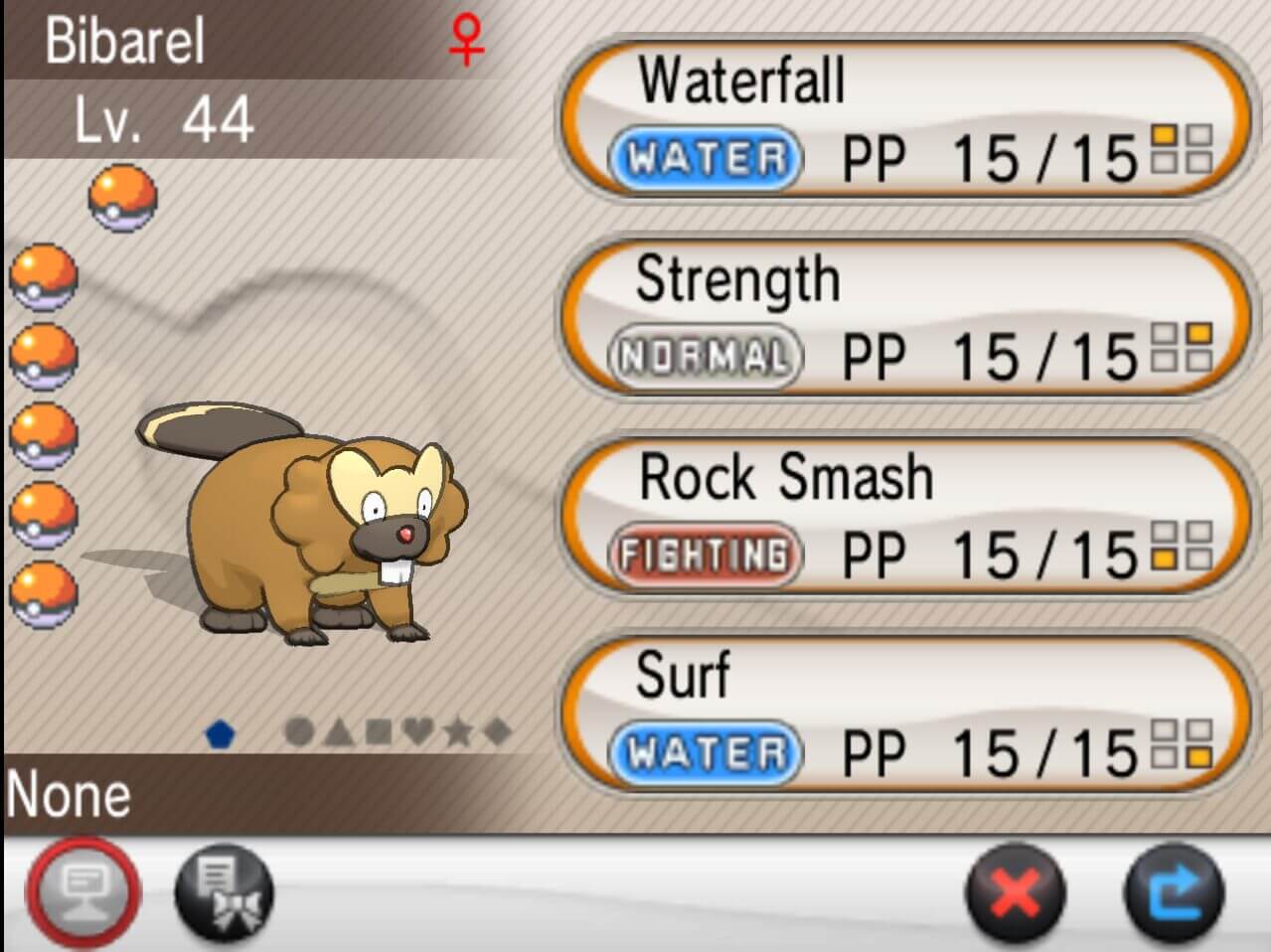Toggle the star marking
This screenshot has width=1271, height=952.
click(x=457, y=732)
